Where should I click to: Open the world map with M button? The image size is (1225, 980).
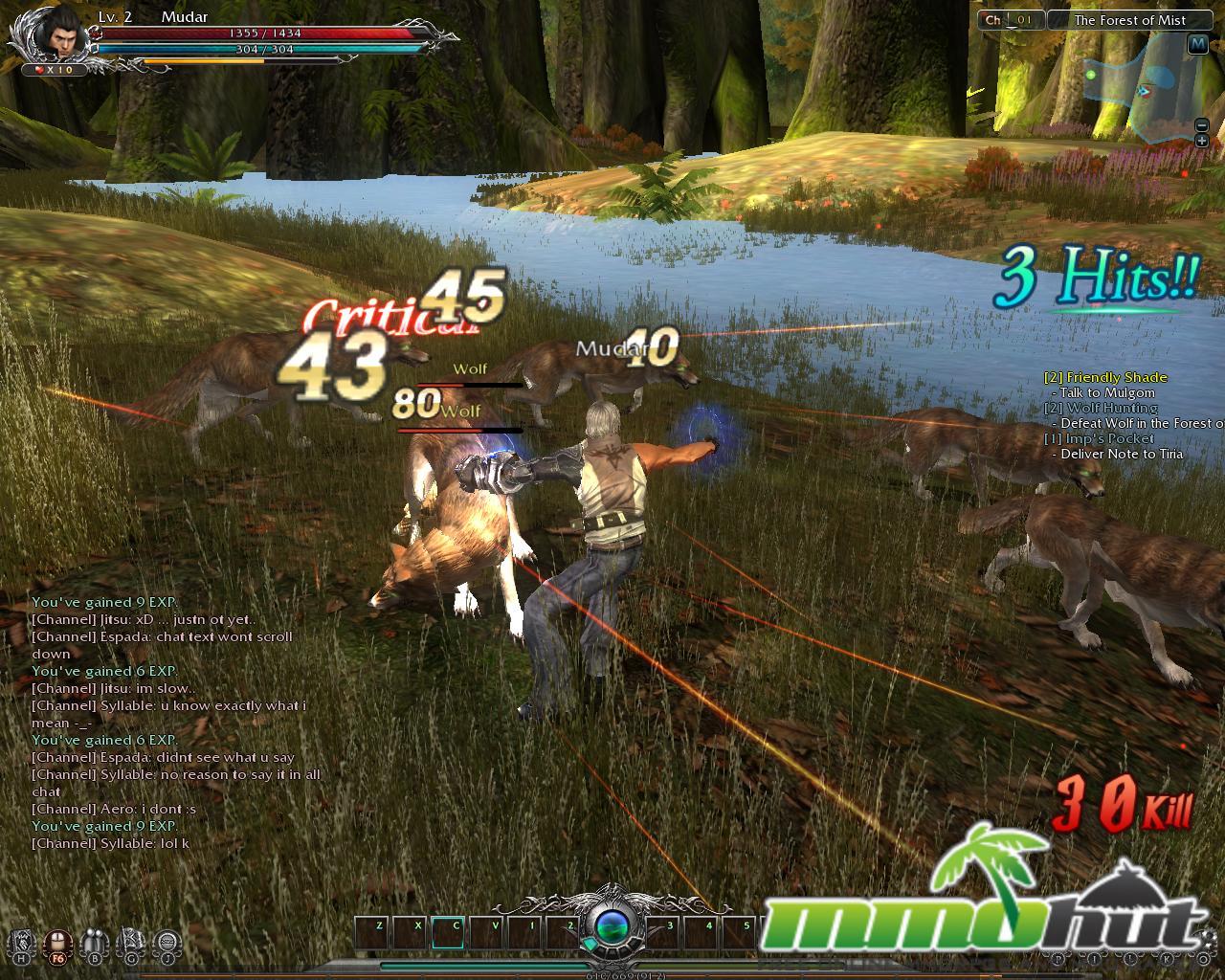coord(1197,44)
